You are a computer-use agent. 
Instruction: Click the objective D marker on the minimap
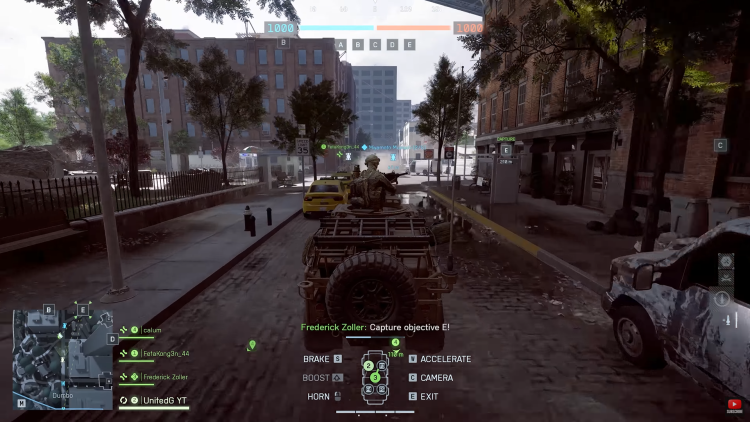pos(114,339)
